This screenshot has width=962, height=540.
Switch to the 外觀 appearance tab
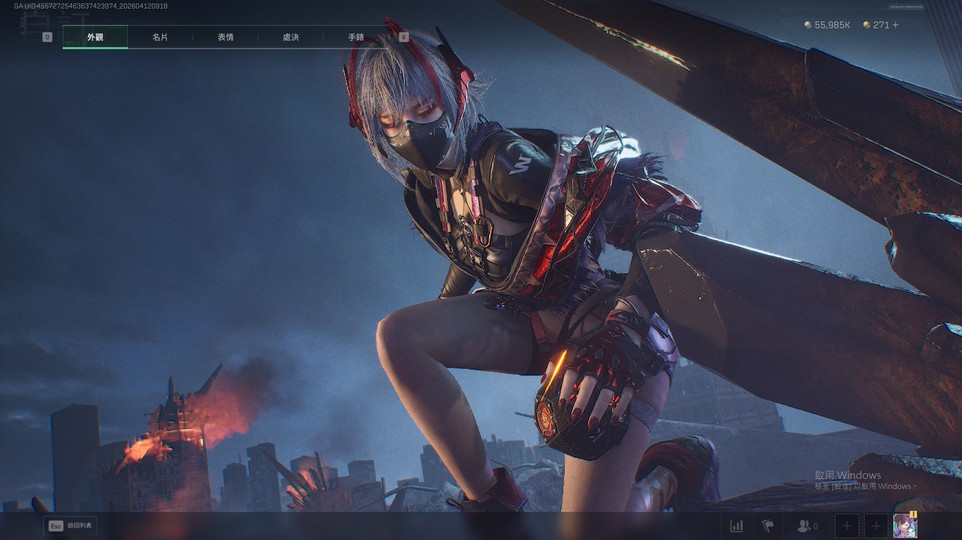point(95,37)
